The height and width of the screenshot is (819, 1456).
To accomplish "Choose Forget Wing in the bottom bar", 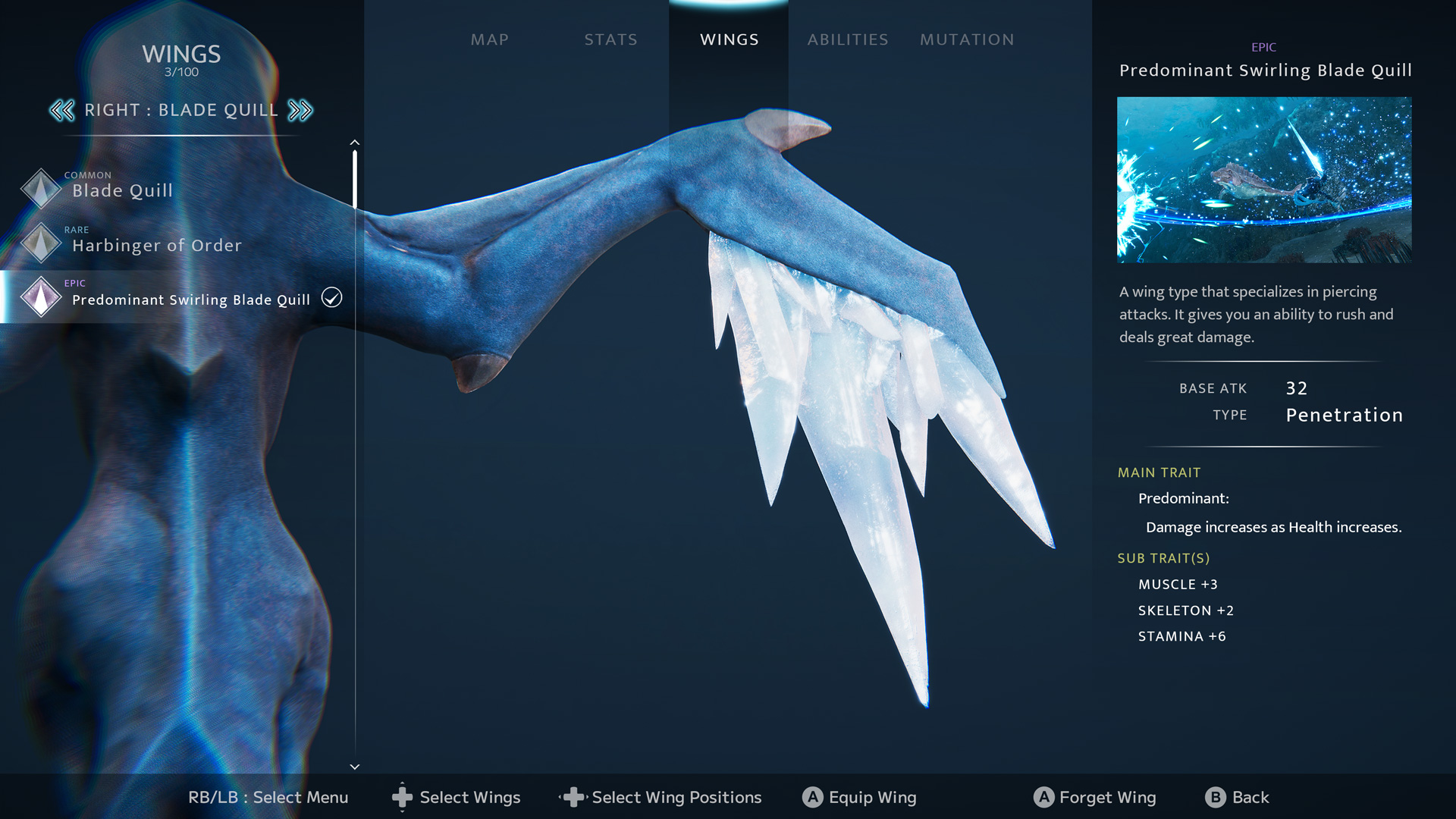I will pos(1094,797).
